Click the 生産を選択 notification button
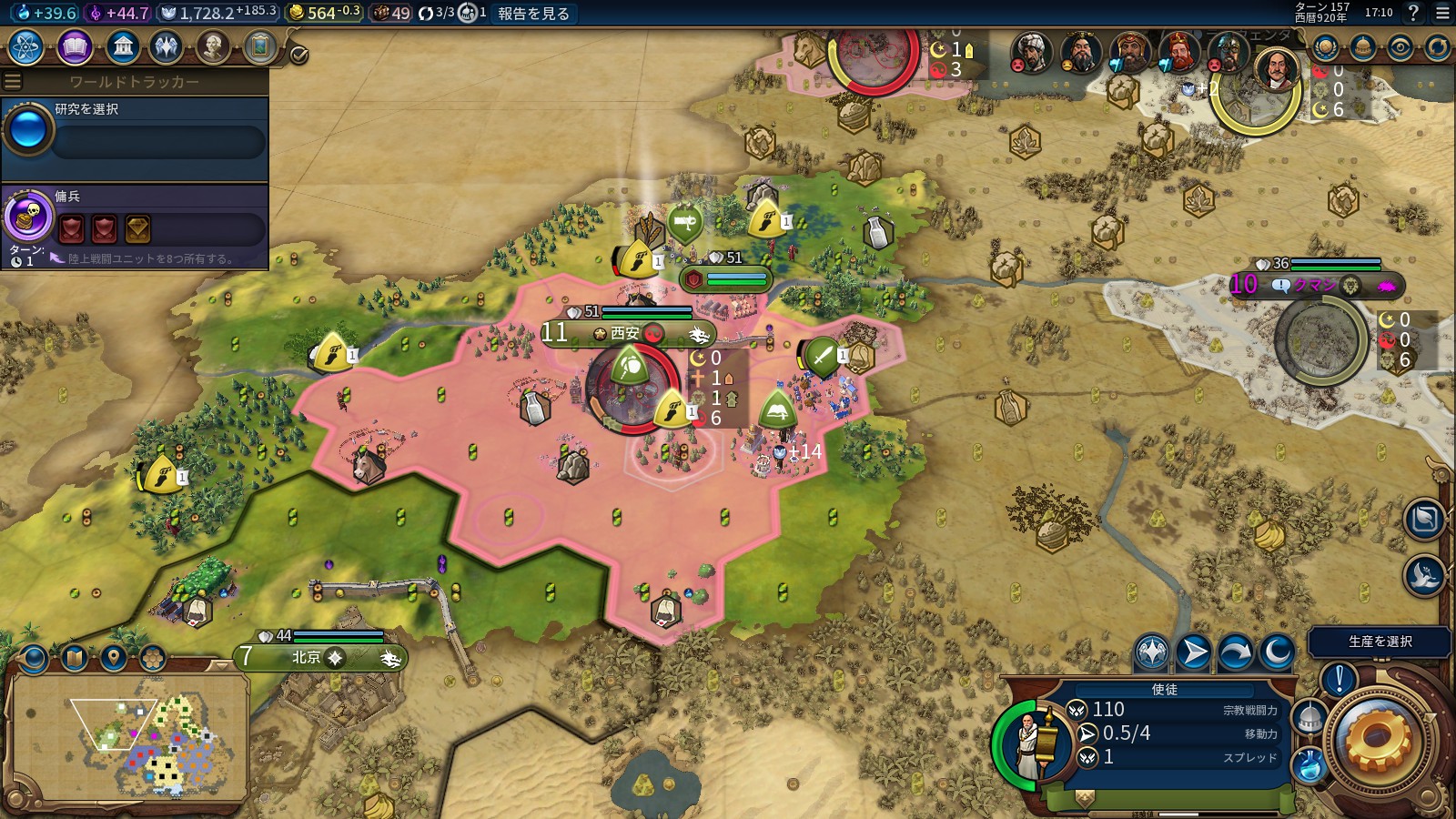Viewport: 1456px width, 819px height. (1379, 642)
